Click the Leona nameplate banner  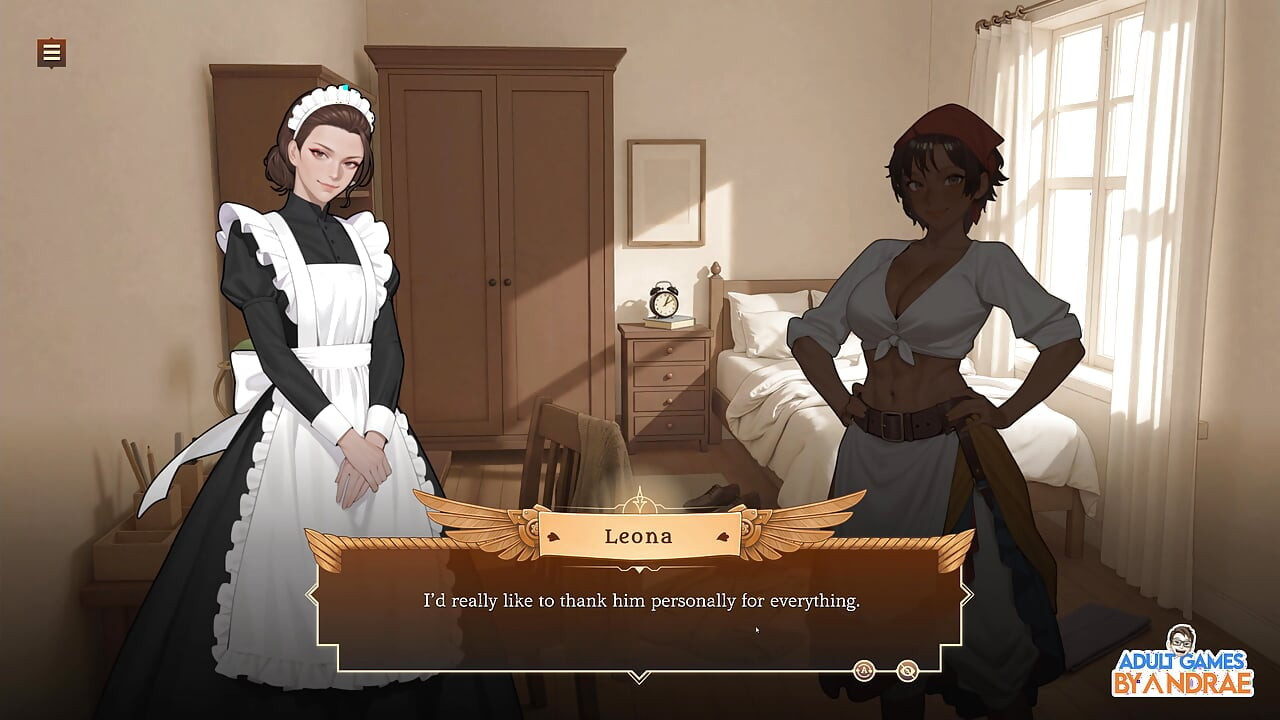tap(638, 536)
